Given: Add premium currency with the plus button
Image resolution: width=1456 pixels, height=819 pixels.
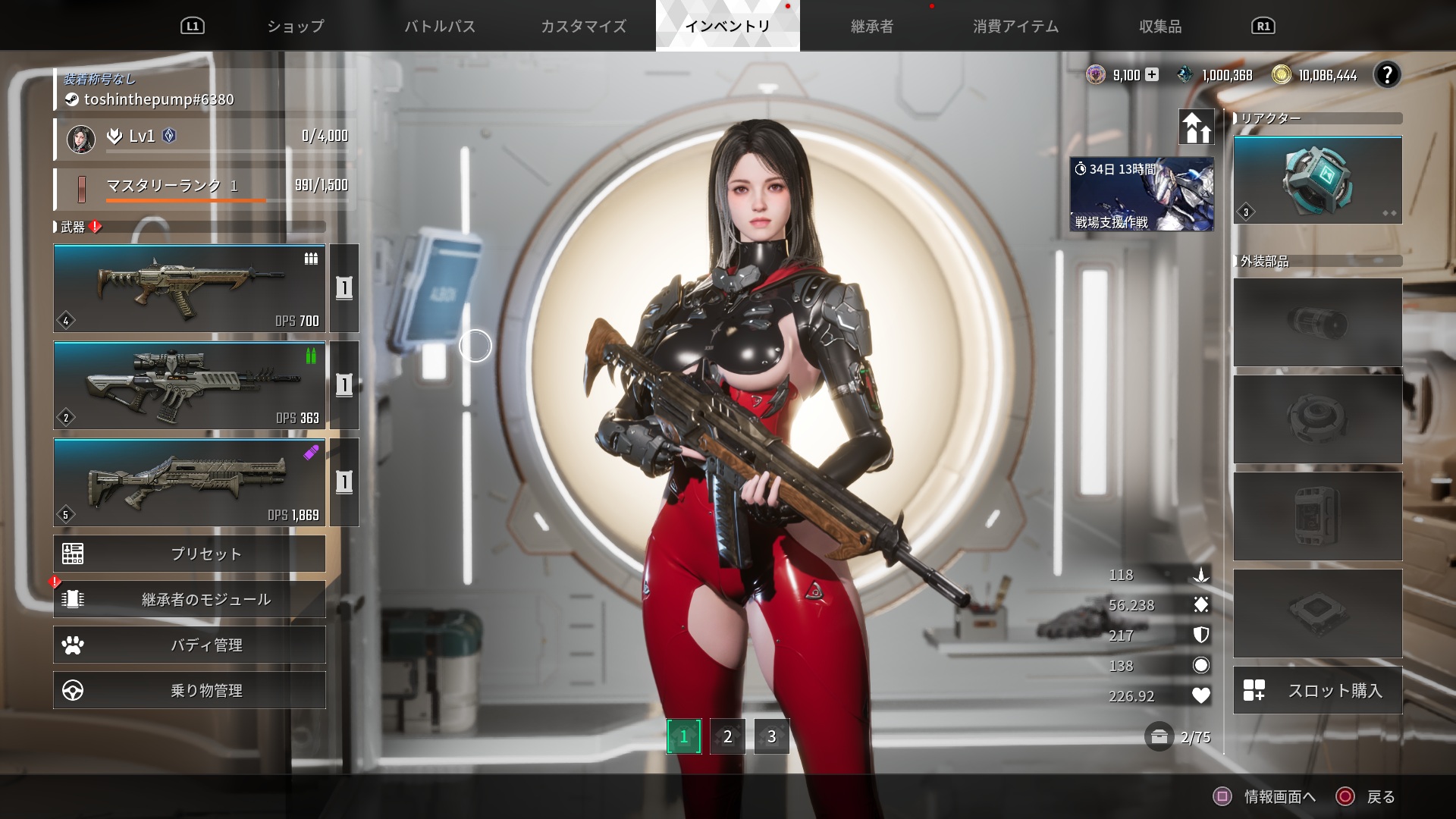Looking at the screenshot, I should 1152,74.
